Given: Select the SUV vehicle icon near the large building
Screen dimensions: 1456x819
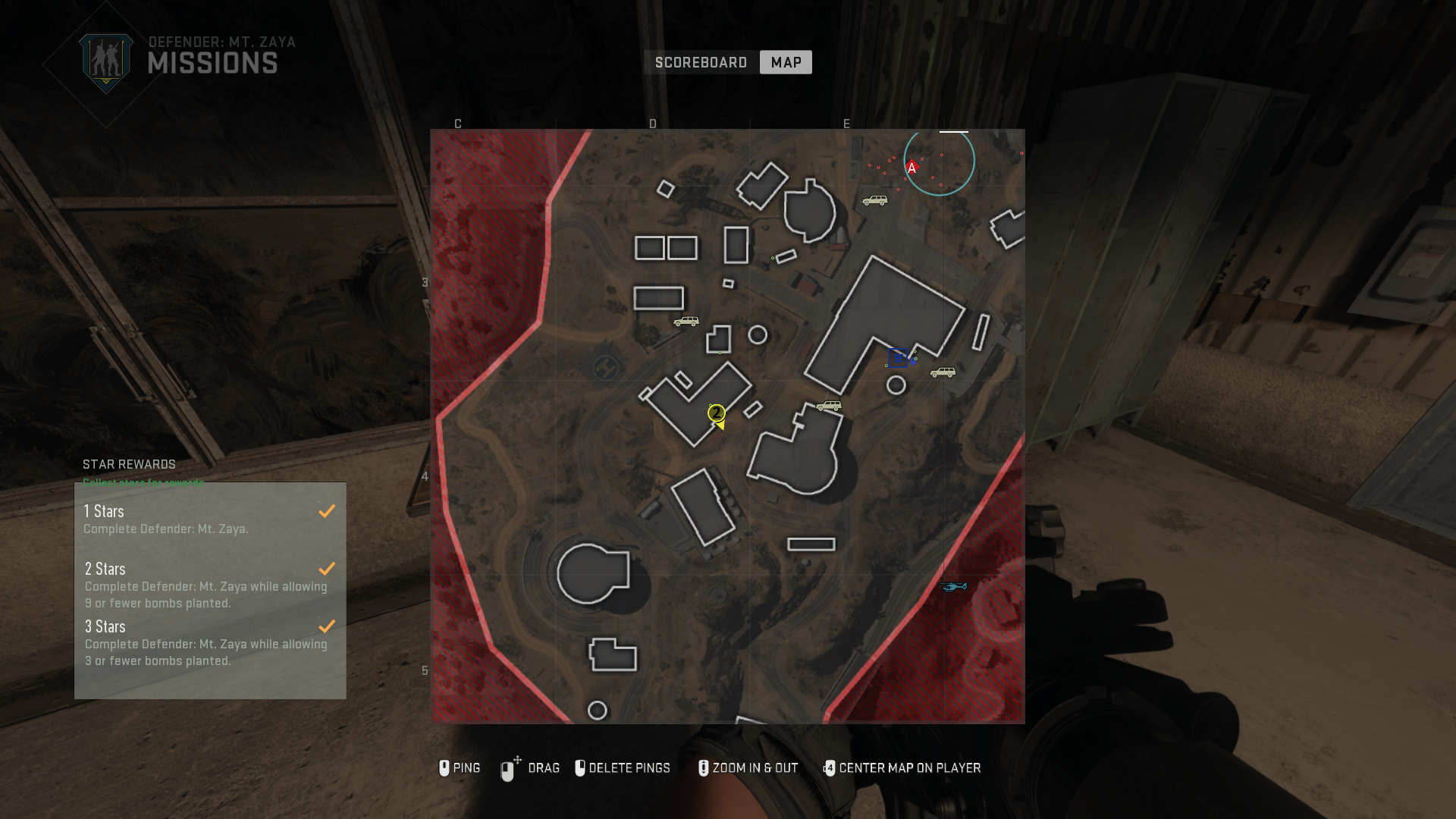Looking at the screenshot, I should [943, 372].
